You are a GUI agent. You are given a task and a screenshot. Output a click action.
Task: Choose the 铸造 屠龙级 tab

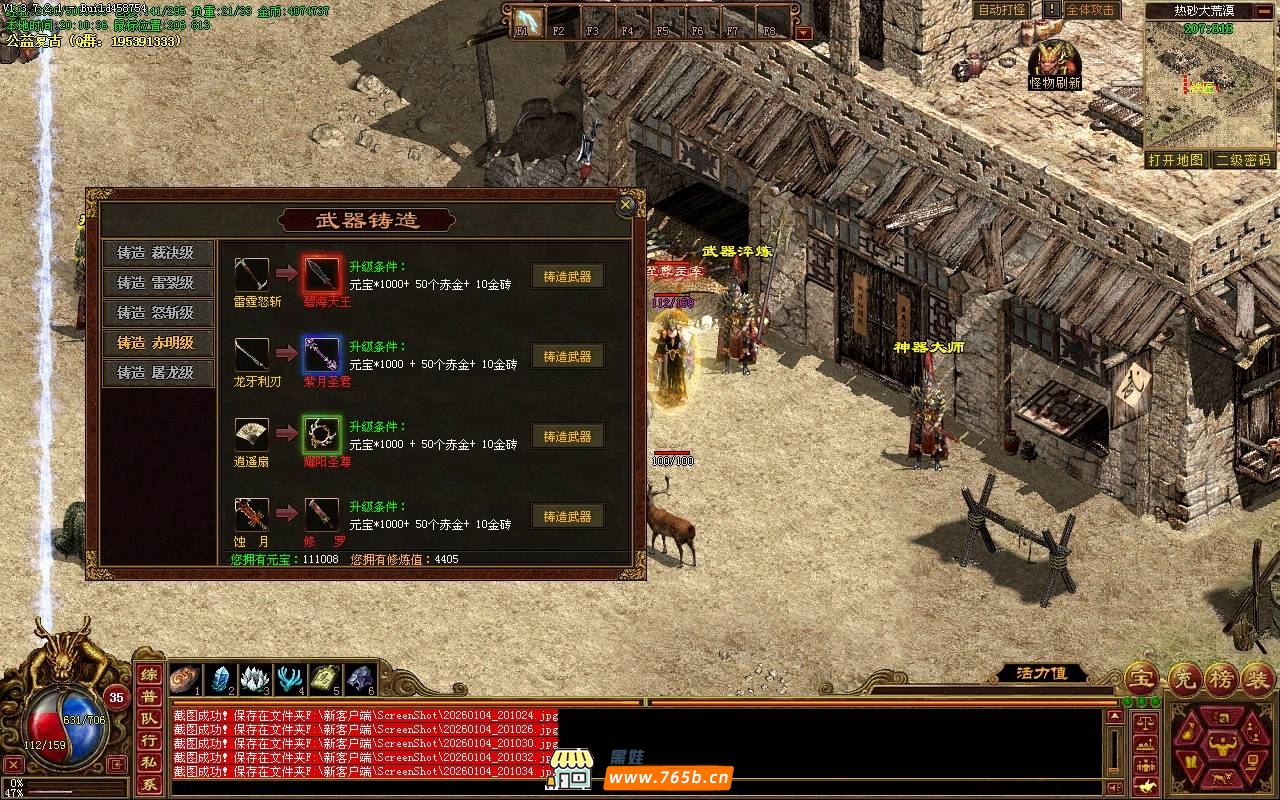155,373
